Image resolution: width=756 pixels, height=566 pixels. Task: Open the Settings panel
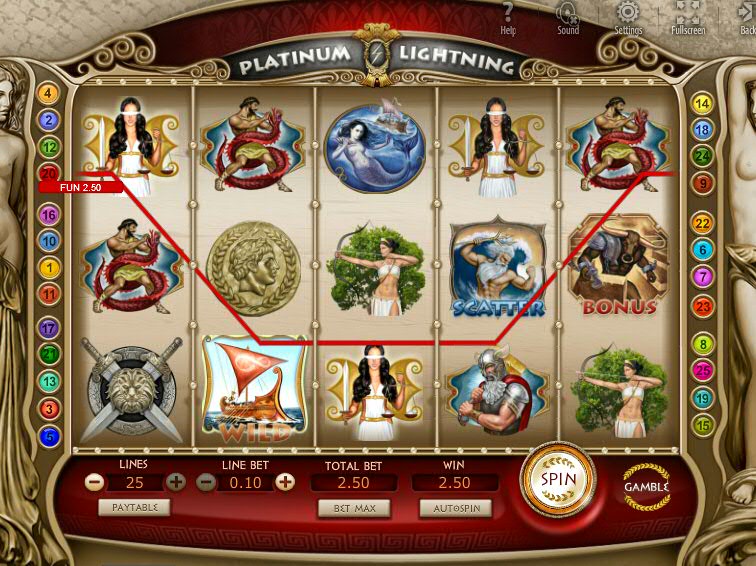628,18
